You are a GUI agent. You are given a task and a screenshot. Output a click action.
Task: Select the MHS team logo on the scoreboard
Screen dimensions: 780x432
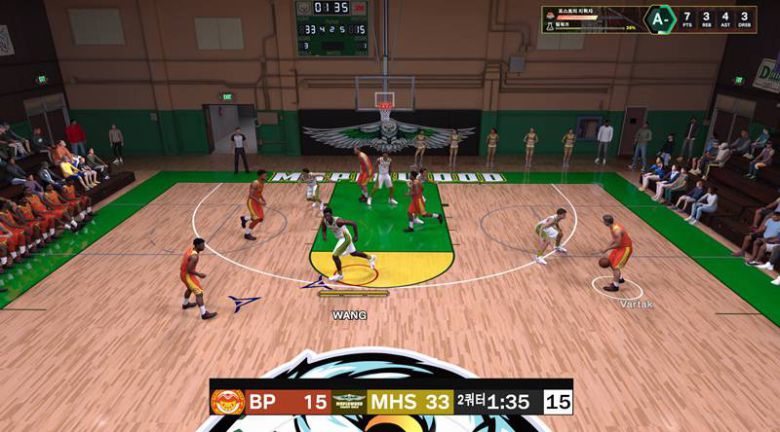click(x=349, y=402)
